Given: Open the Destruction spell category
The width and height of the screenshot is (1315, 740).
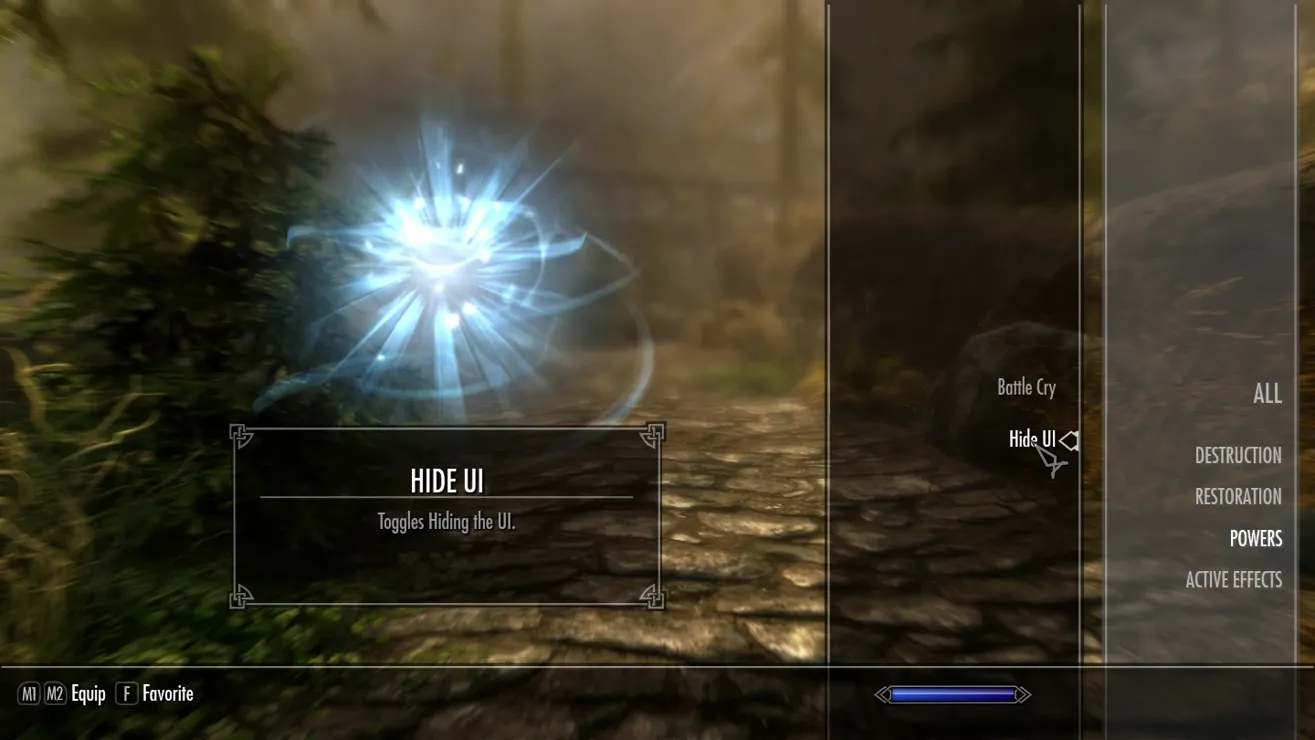Looking at the screenshot, I should pos(1237,456).
